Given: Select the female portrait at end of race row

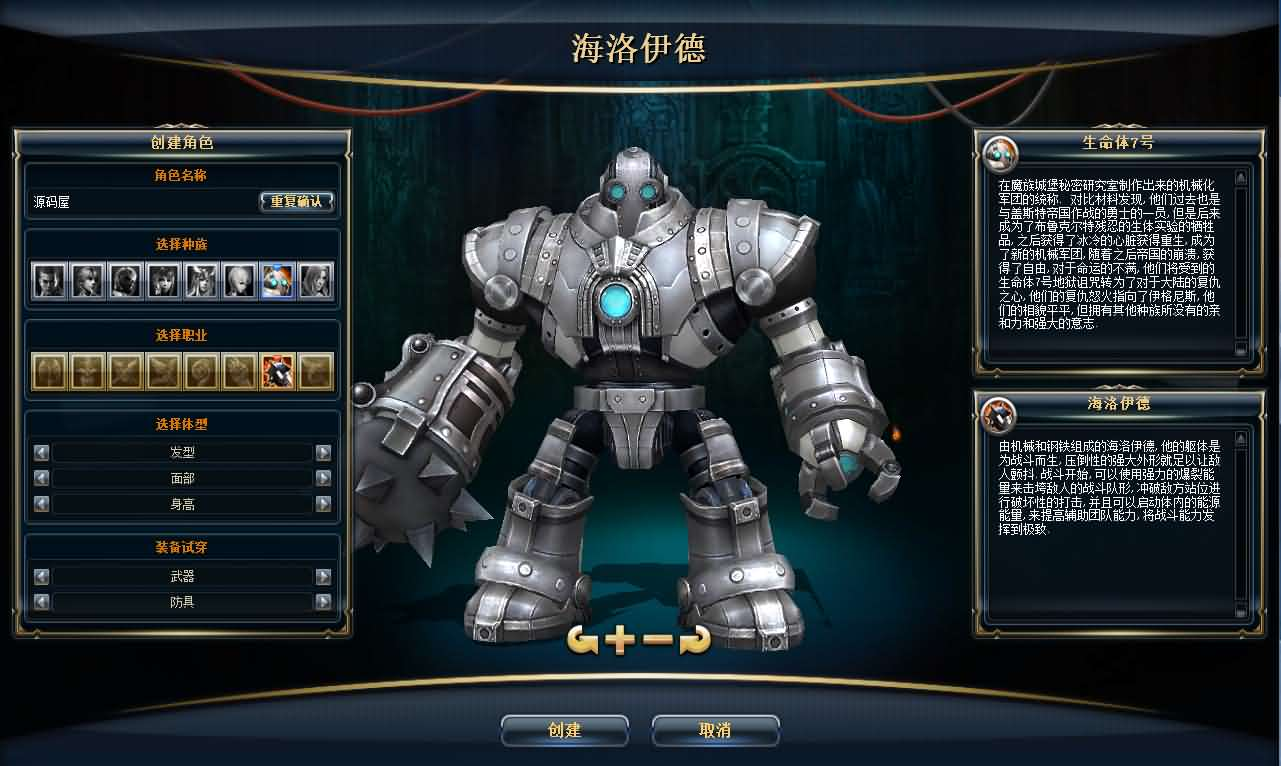Looking at the screenshot, I should coord(318,281).
